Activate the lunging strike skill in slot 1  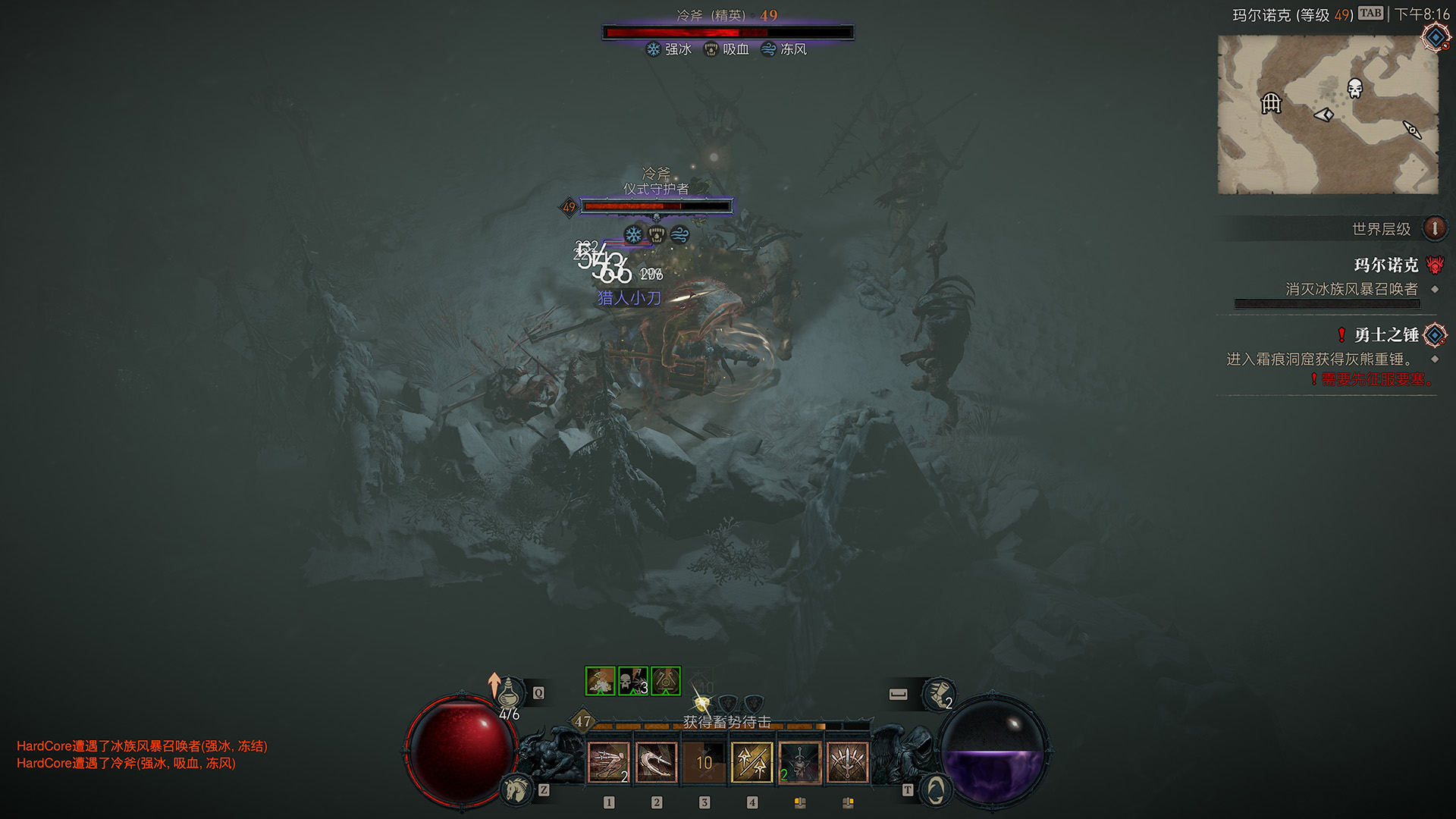tap(608, 762)
